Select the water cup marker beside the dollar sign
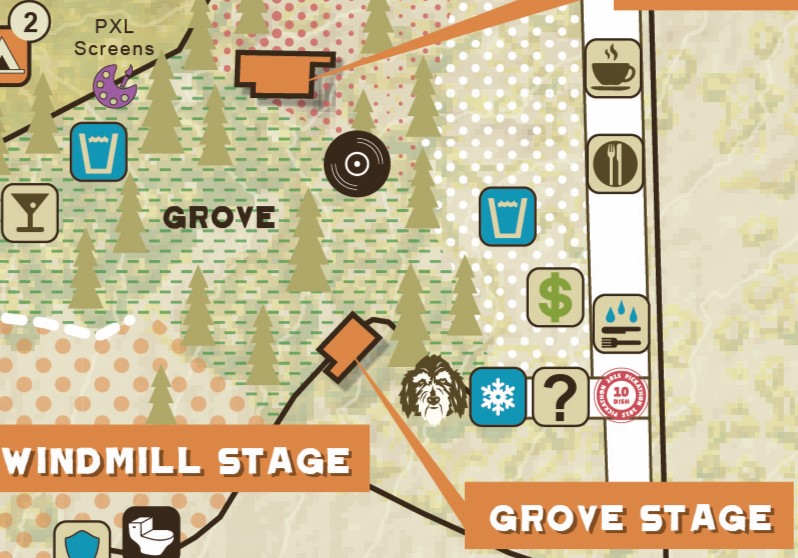Screen dimensions: 798x558 point(507,216)
